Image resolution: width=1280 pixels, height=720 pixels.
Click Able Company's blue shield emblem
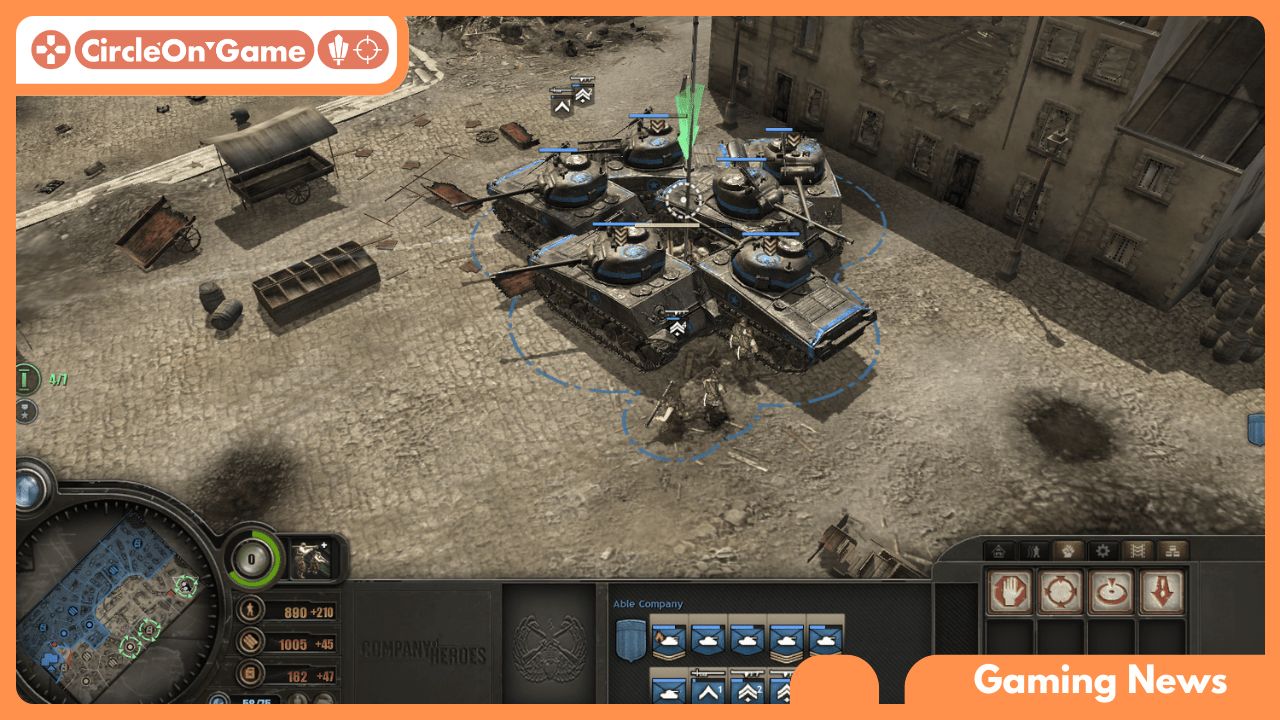pos(630,640)
